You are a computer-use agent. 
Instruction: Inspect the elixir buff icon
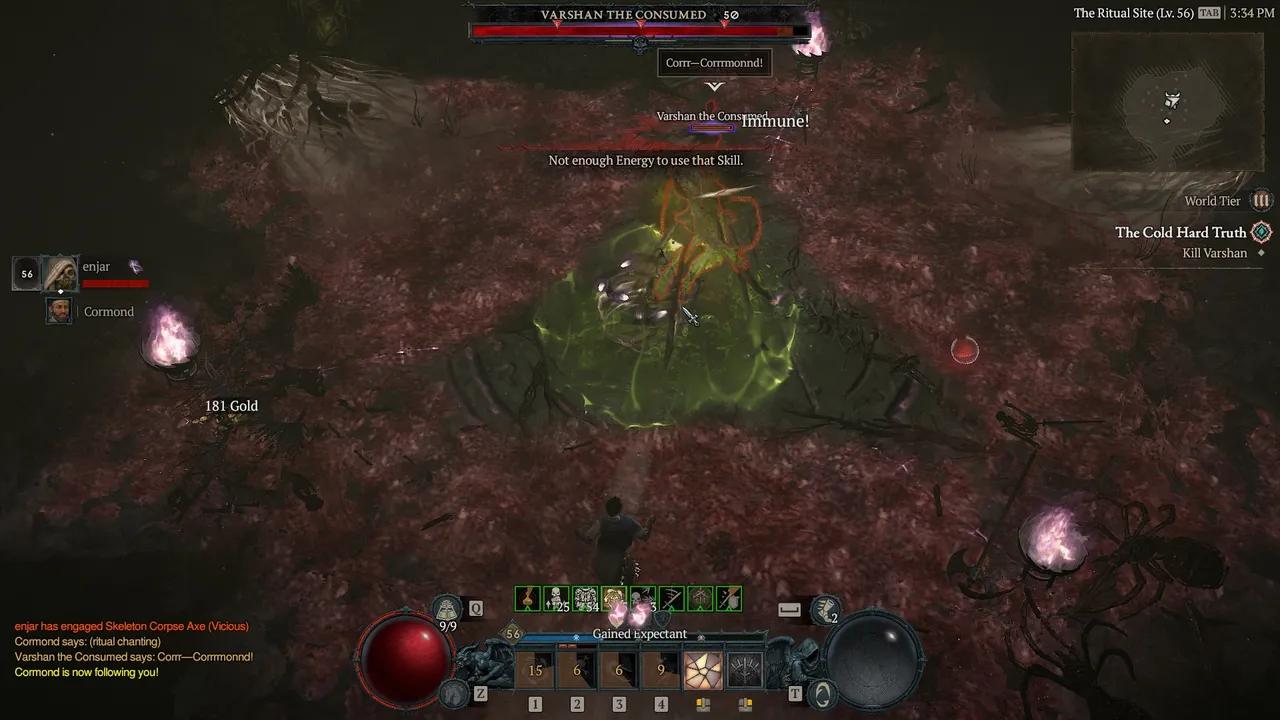click(527, 599)
